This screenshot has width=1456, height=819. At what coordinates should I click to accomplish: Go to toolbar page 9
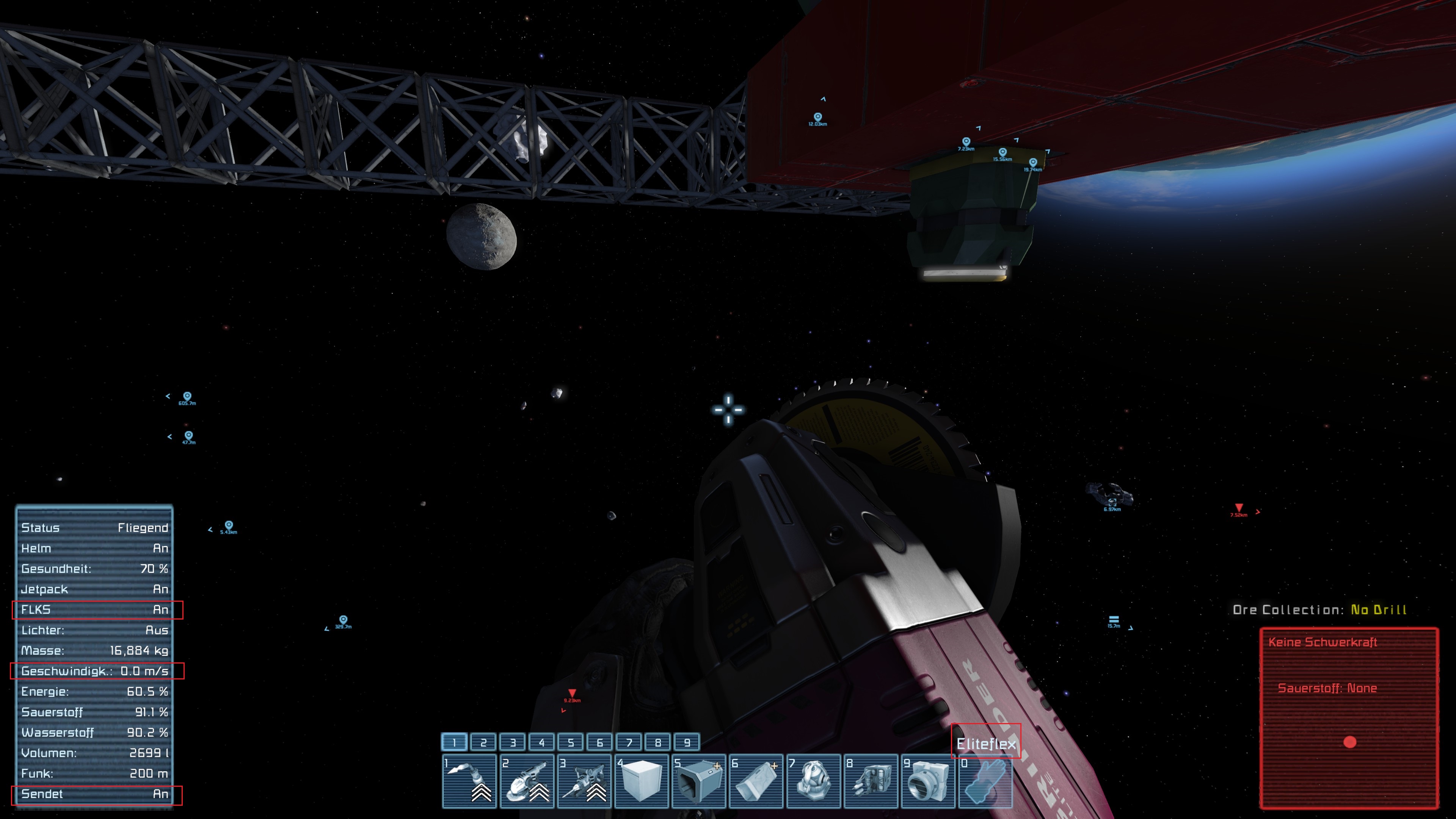[x=687, y=742]
